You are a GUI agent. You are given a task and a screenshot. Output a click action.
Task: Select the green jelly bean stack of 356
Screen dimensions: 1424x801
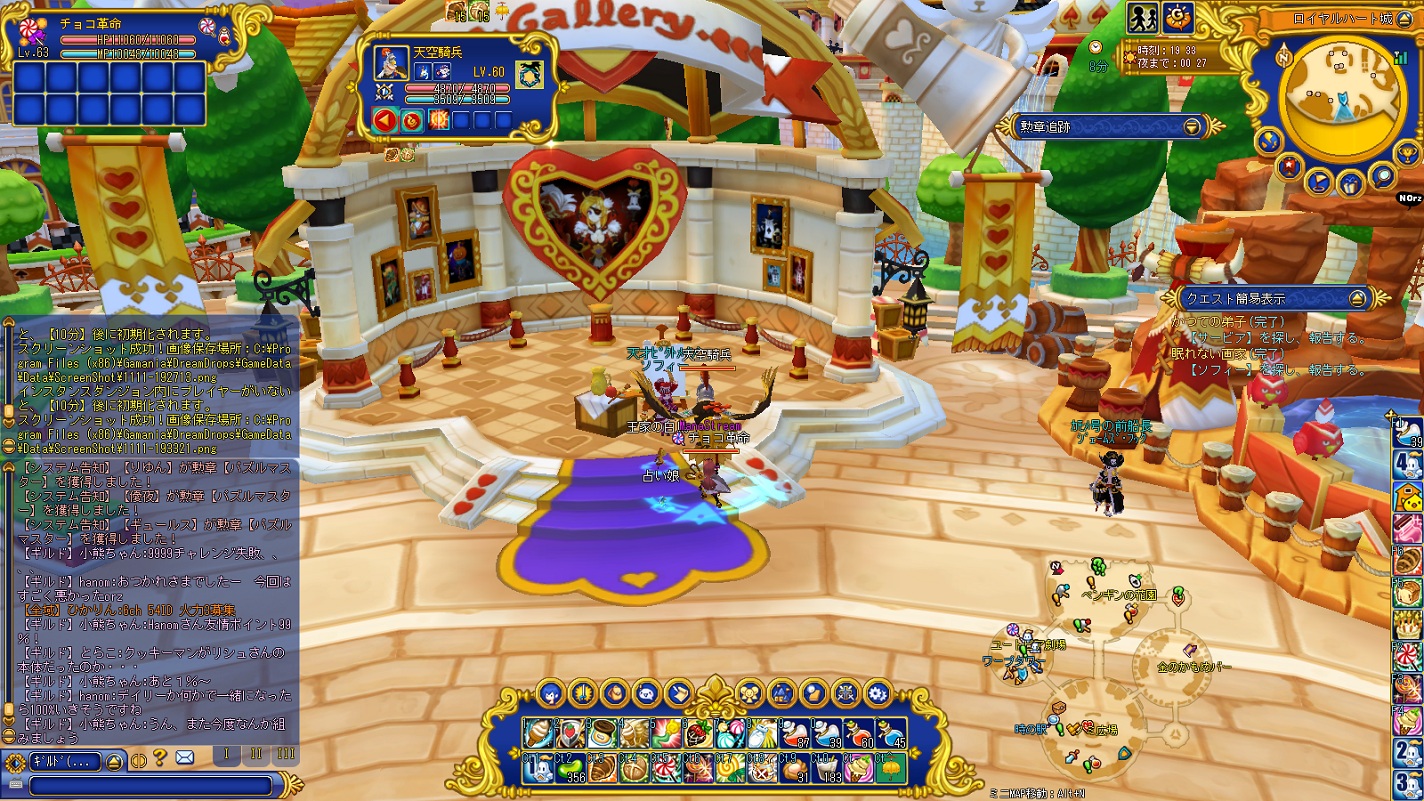click(x=572, y=768)
